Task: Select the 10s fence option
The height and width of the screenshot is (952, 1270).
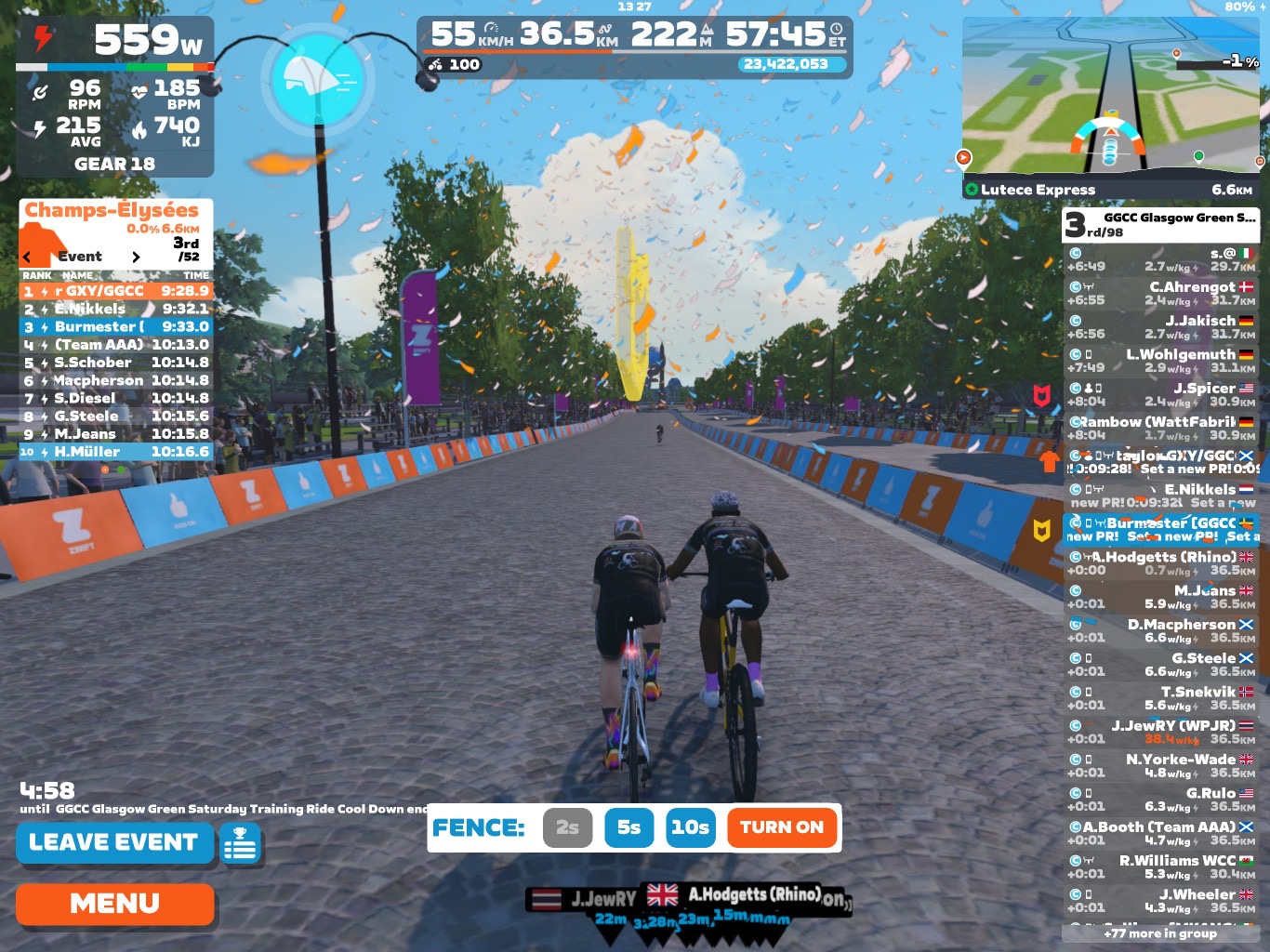Action: (x=690, y=827)
